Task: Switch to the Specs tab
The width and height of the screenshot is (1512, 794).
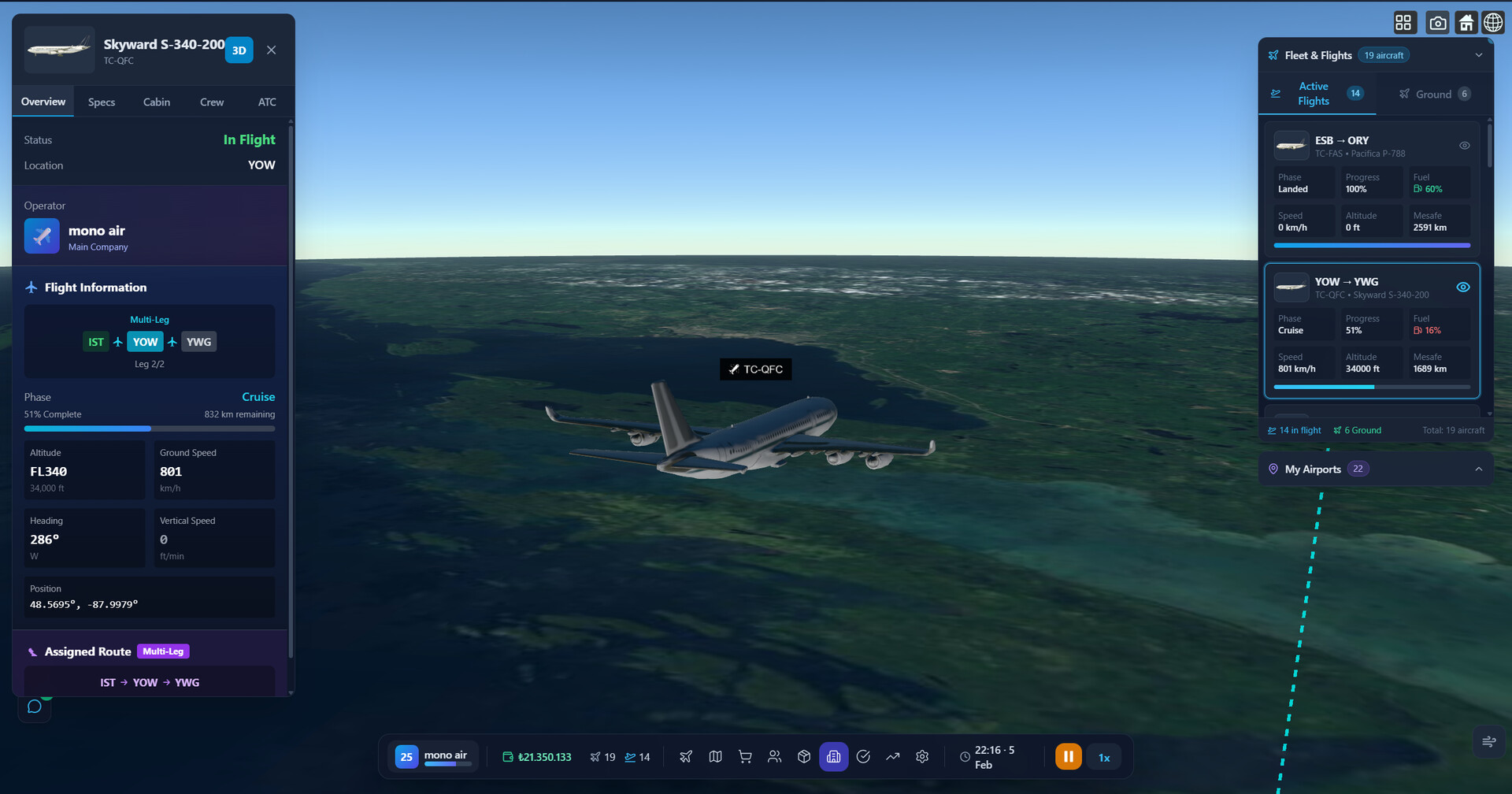Action: (101, 102)
